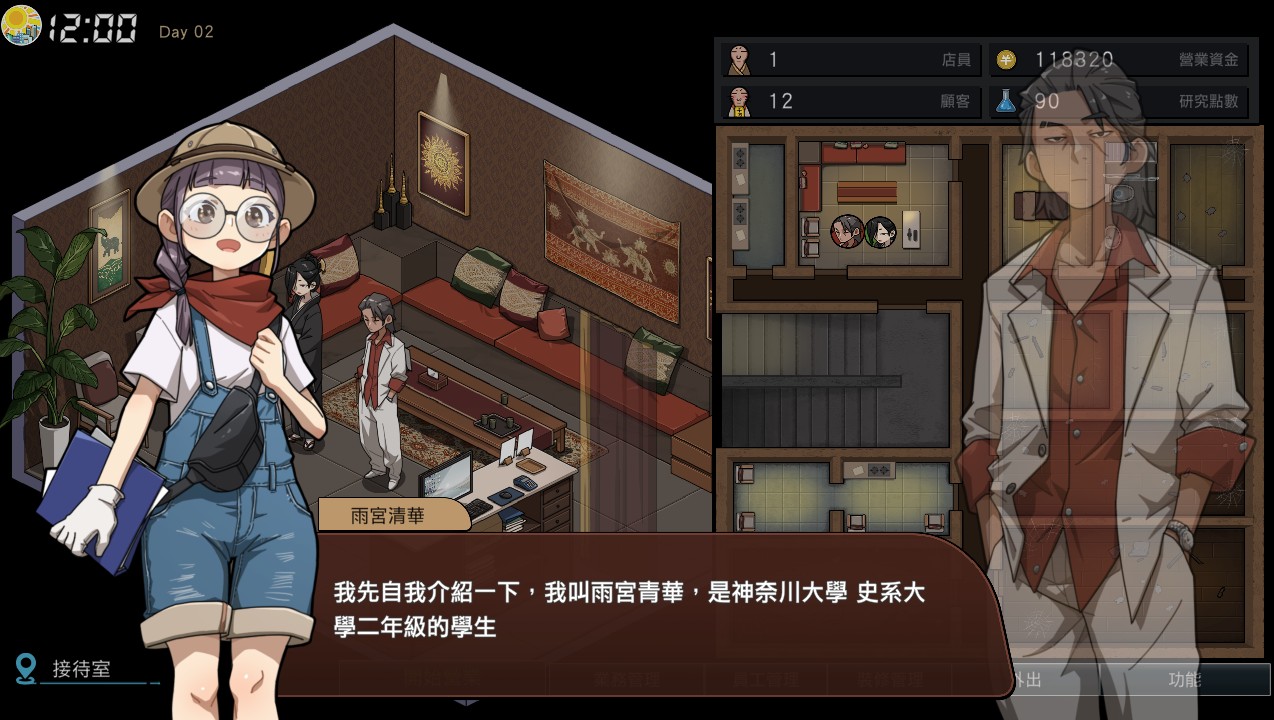1274x720 pixels.
Task: Select the grey-haired man's portrait on the floor plan
Action: tap(846, 231)
